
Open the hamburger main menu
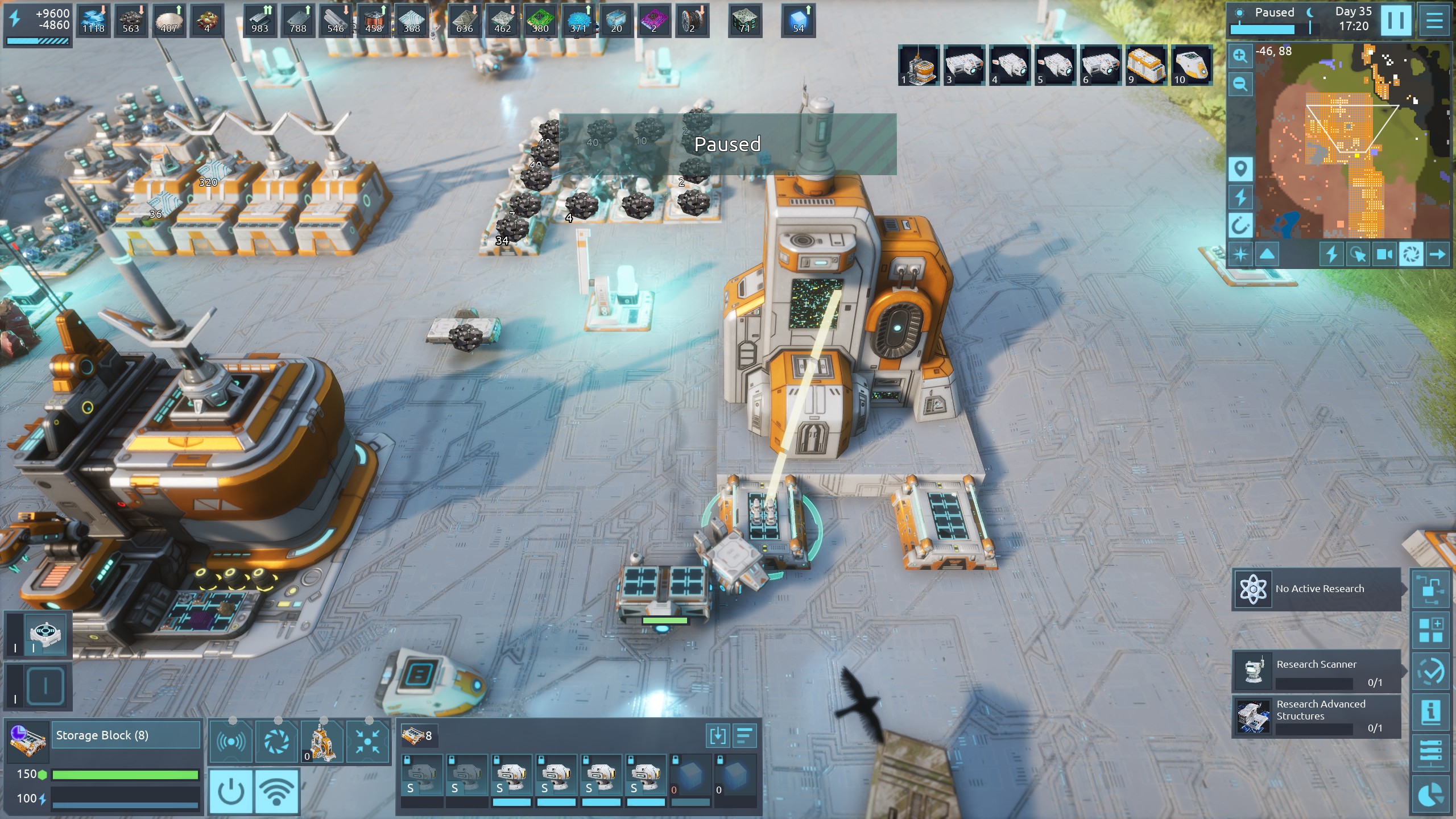[x=1434, y=20]
